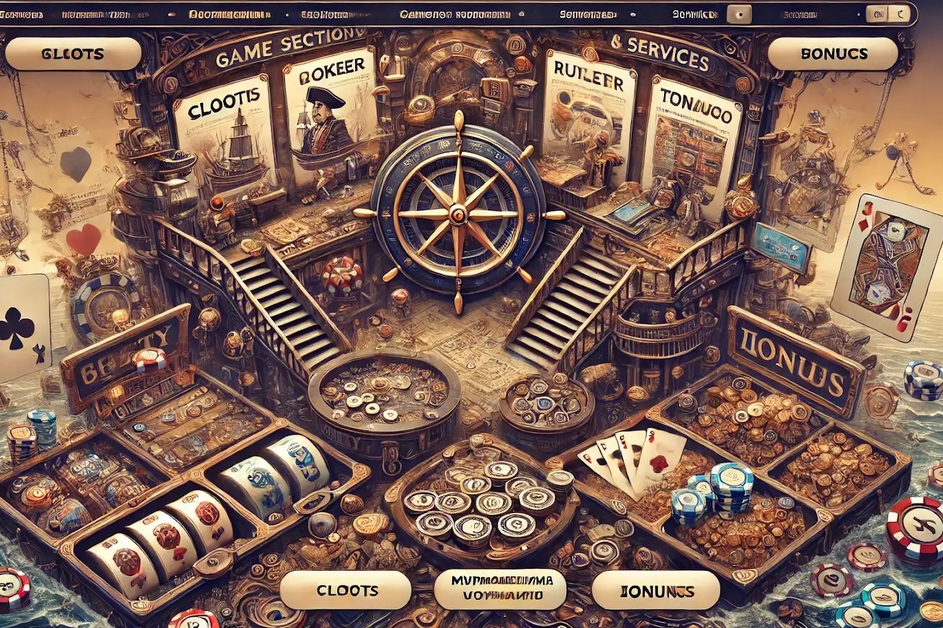Select the BONUCS button at top right

pyautogui.click(x=831, y=54)
